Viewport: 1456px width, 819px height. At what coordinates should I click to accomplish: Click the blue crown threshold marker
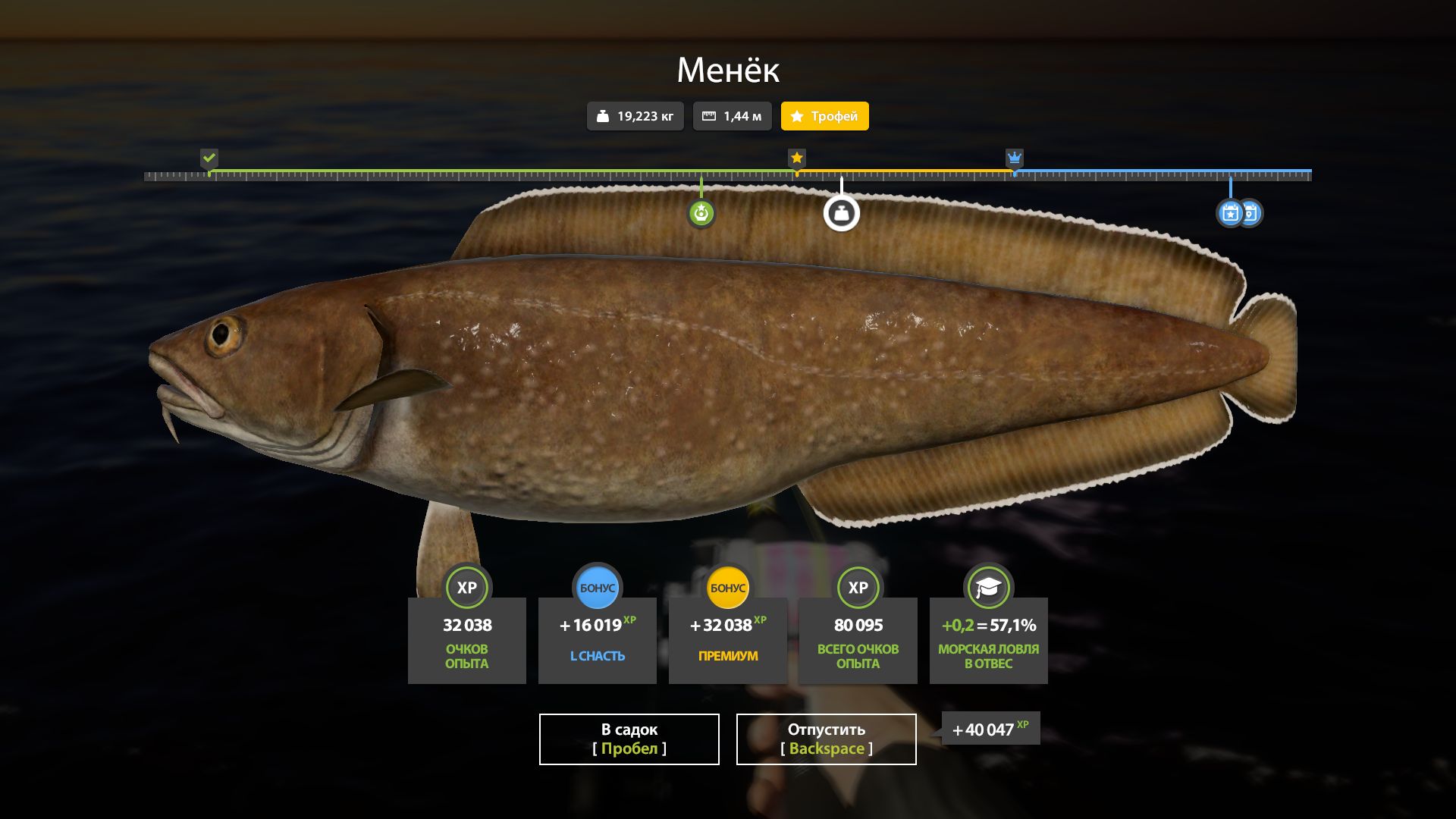tap(1014, 158)
